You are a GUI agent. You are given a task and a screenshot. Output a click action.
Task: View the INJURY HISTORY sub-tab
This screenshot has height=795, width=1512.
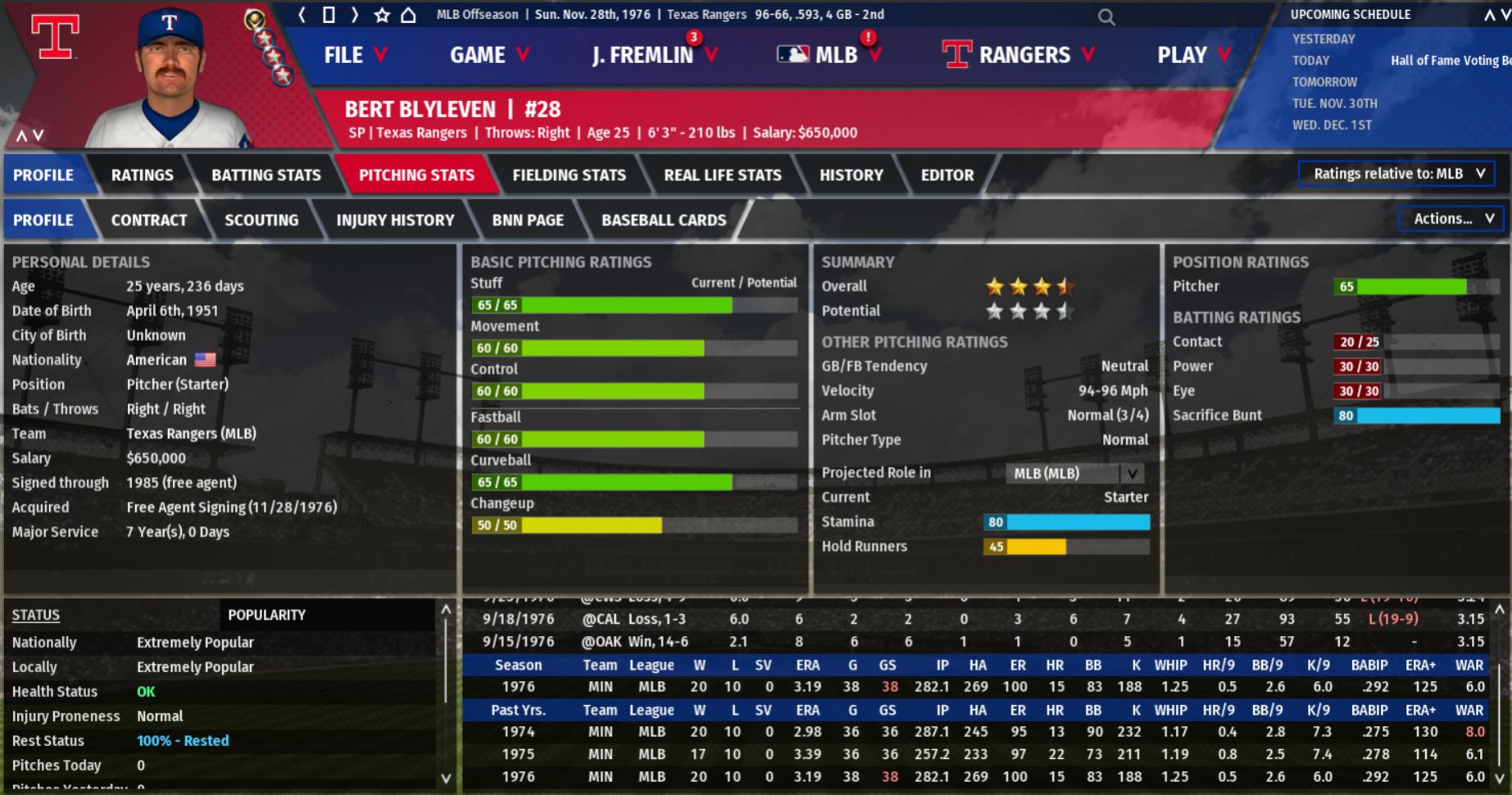click(x=395, y=220)
